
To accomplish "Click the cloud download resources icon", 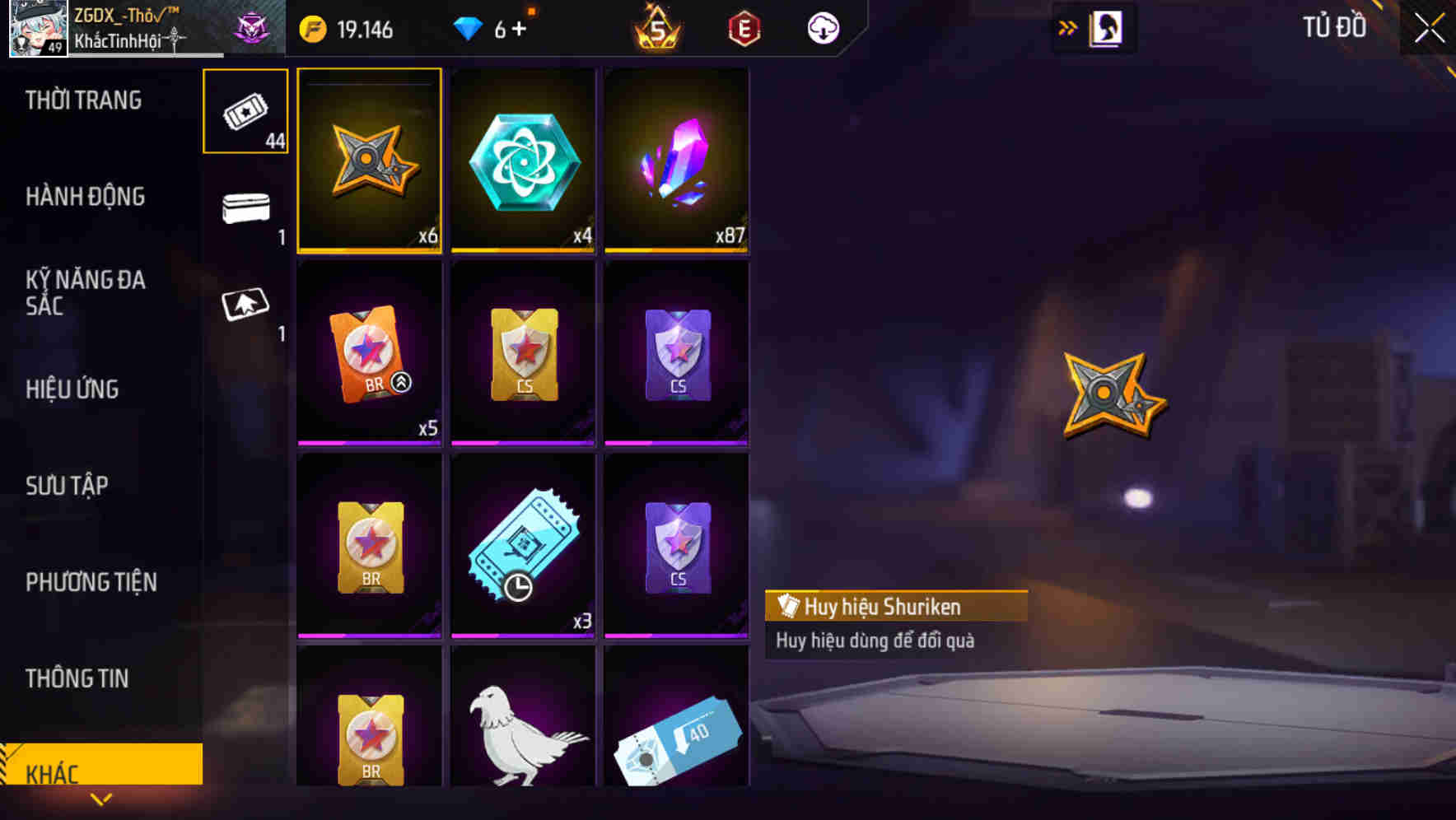I will pyautogui.click(x=823, y=27).
